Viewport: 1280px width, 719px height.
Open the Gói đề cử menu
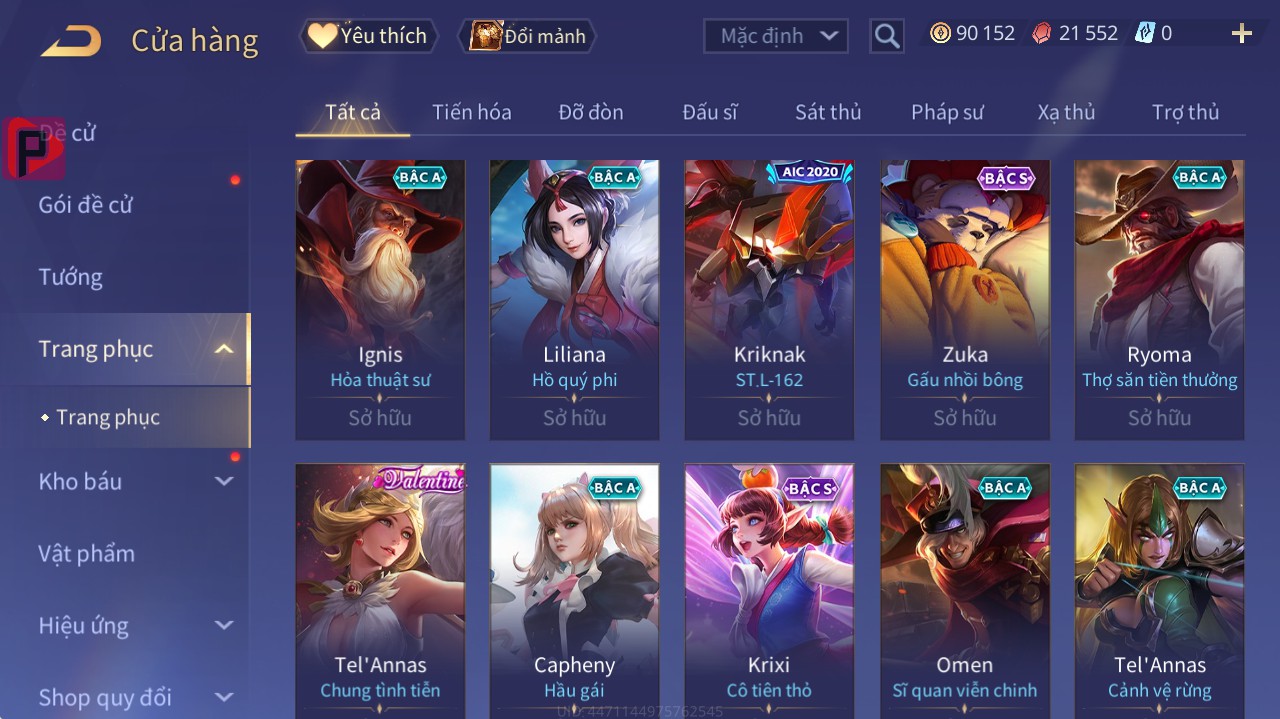click(86, 205)
